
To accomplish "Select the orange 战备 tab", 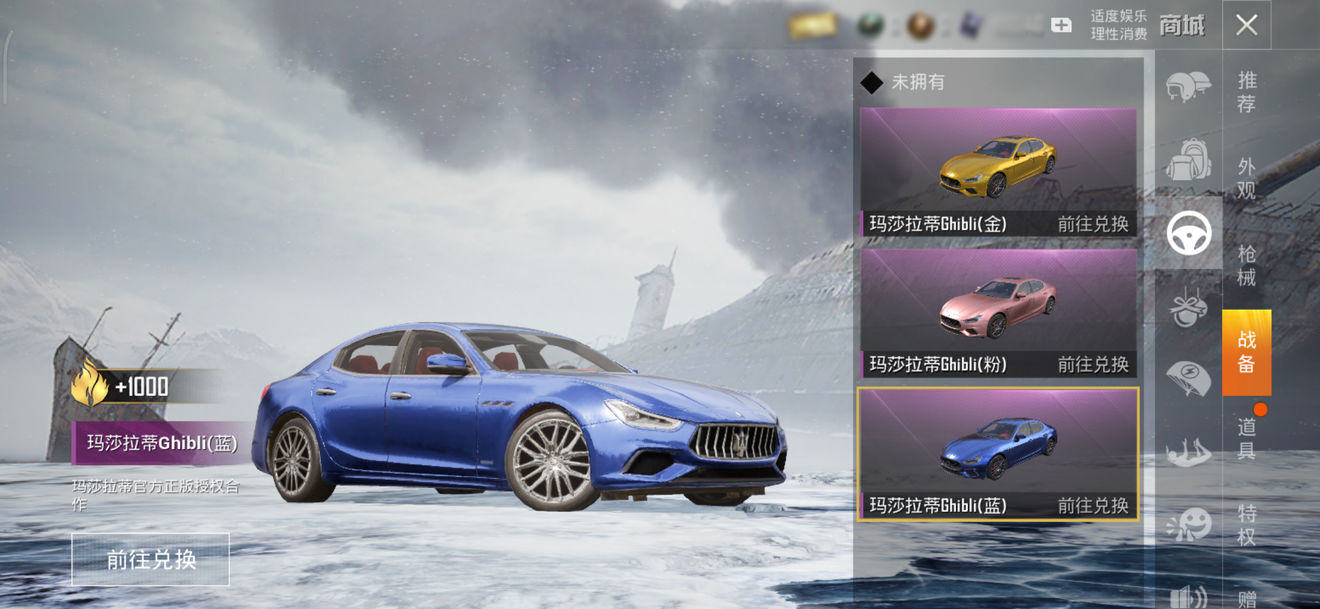I will click(x=1247, y=352).
